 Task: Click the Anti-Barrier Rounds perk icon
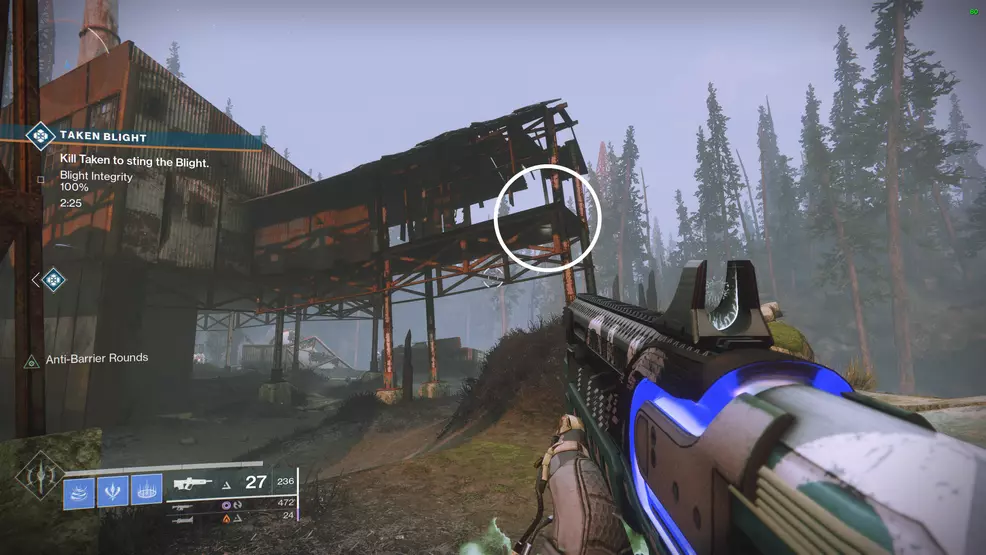click(32, 359)
